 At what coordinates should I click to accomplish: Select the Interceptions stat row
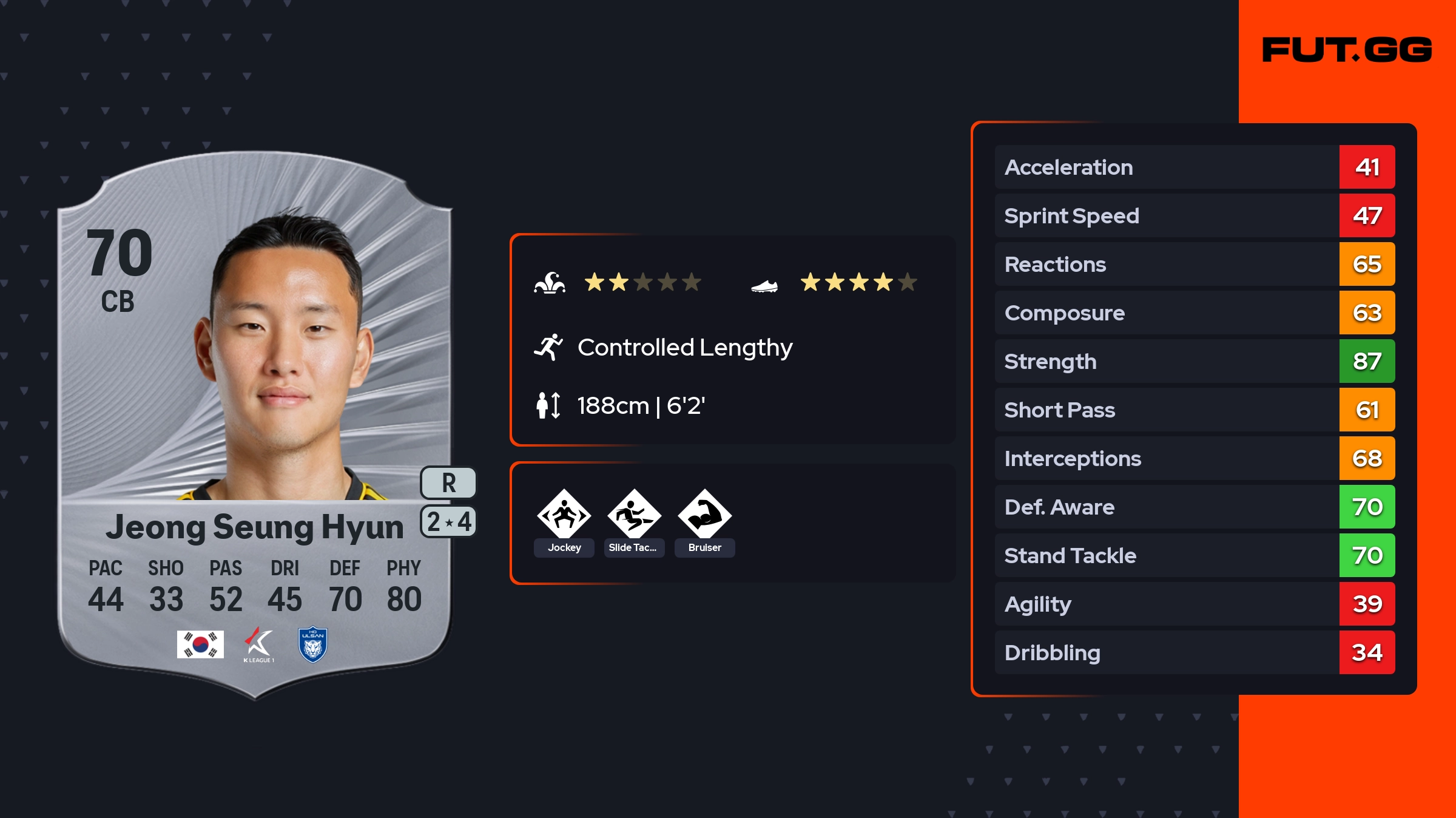click(x=1194, y=458)
